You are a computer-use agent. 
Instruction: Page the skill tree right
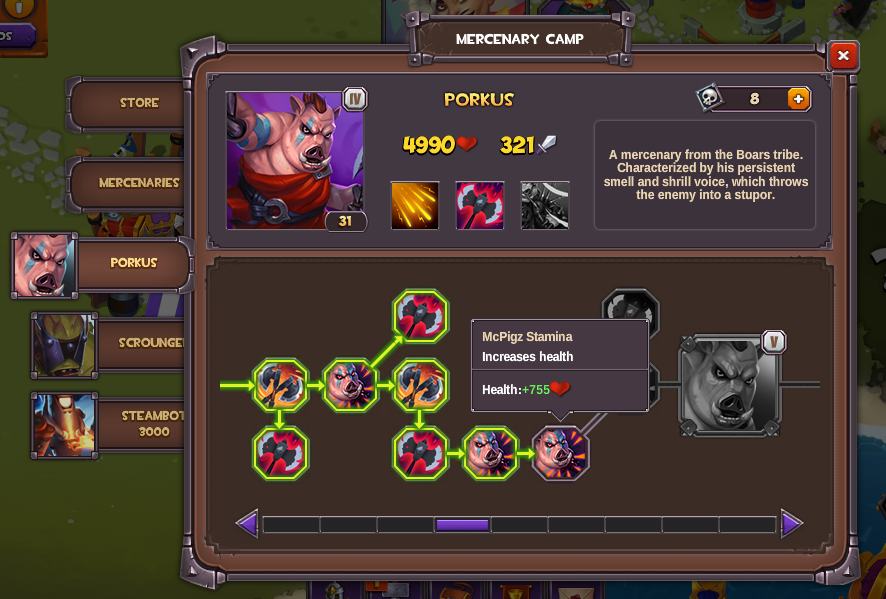(791, 523)
